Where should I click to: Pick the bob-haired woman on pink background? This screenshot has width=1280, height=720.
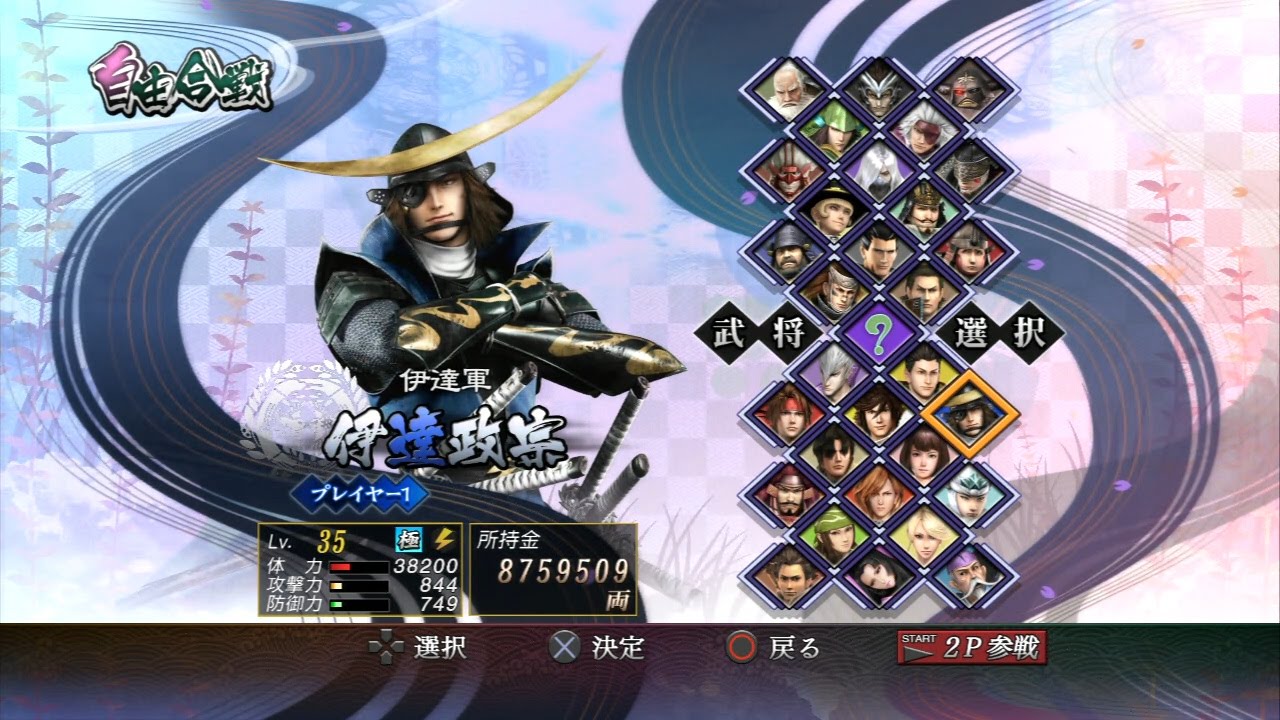923,455
